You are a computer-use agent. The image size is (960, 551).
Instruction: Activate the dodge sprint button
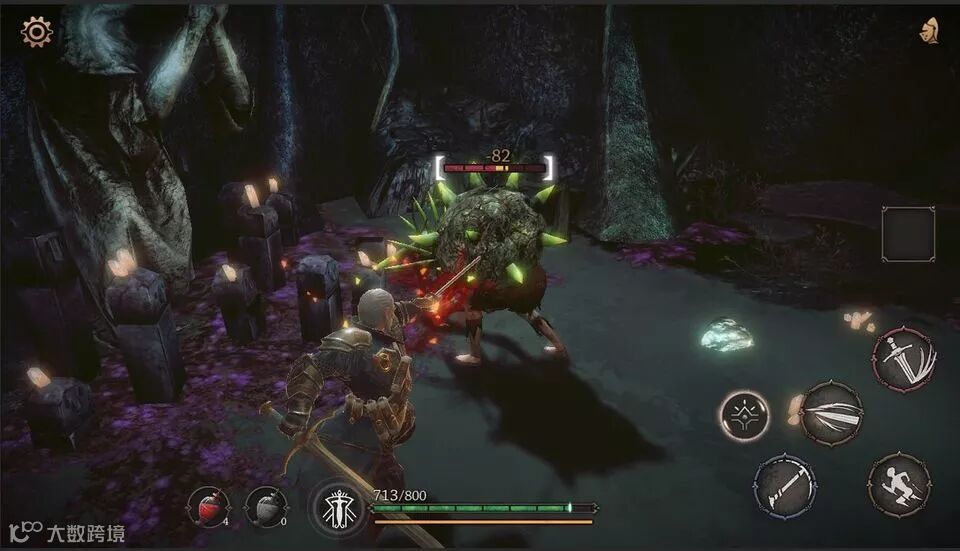(x=899, y=485)
